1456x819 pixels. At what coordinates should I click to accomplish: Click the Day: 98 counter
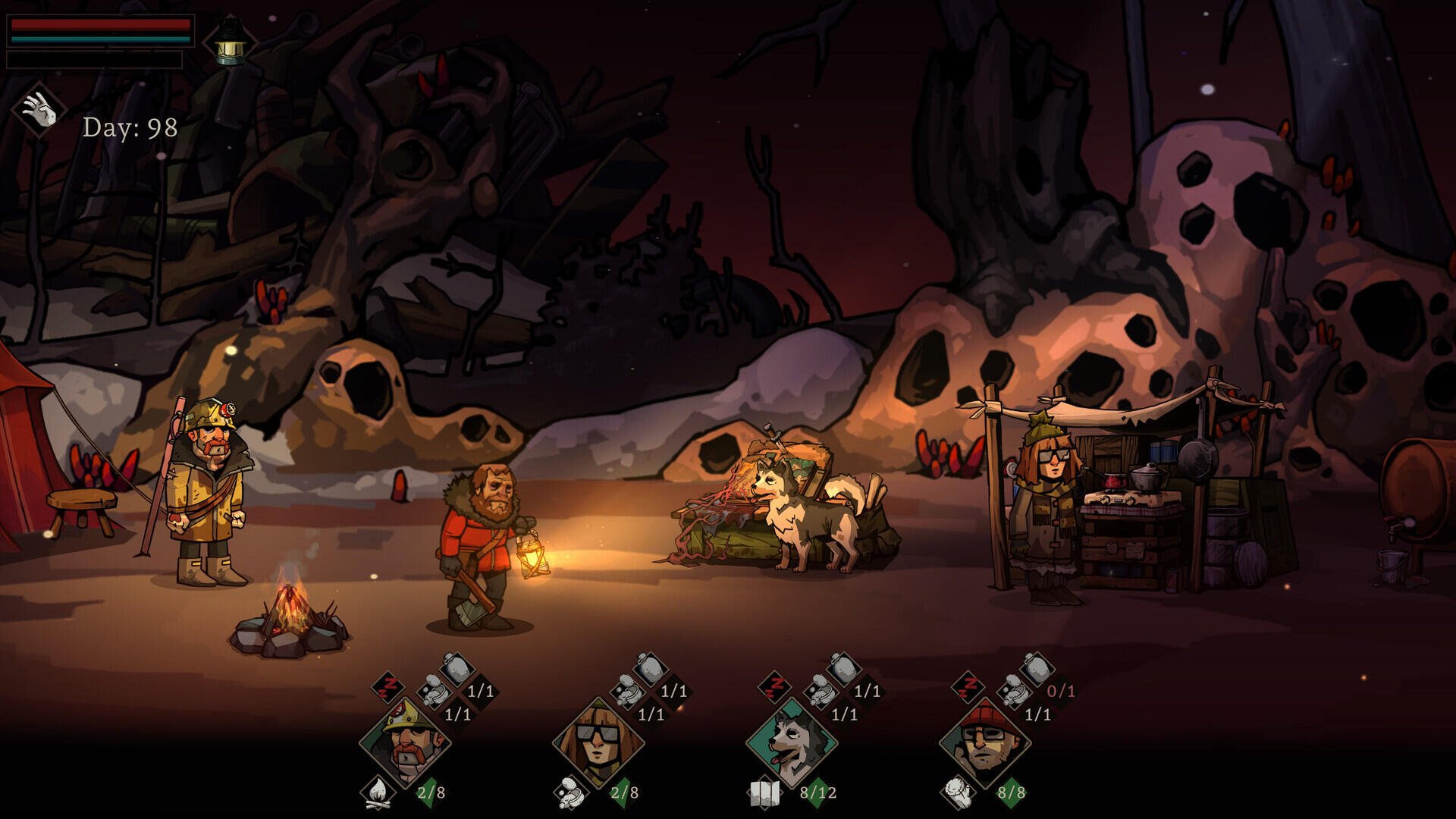click(x=129, y=127)
